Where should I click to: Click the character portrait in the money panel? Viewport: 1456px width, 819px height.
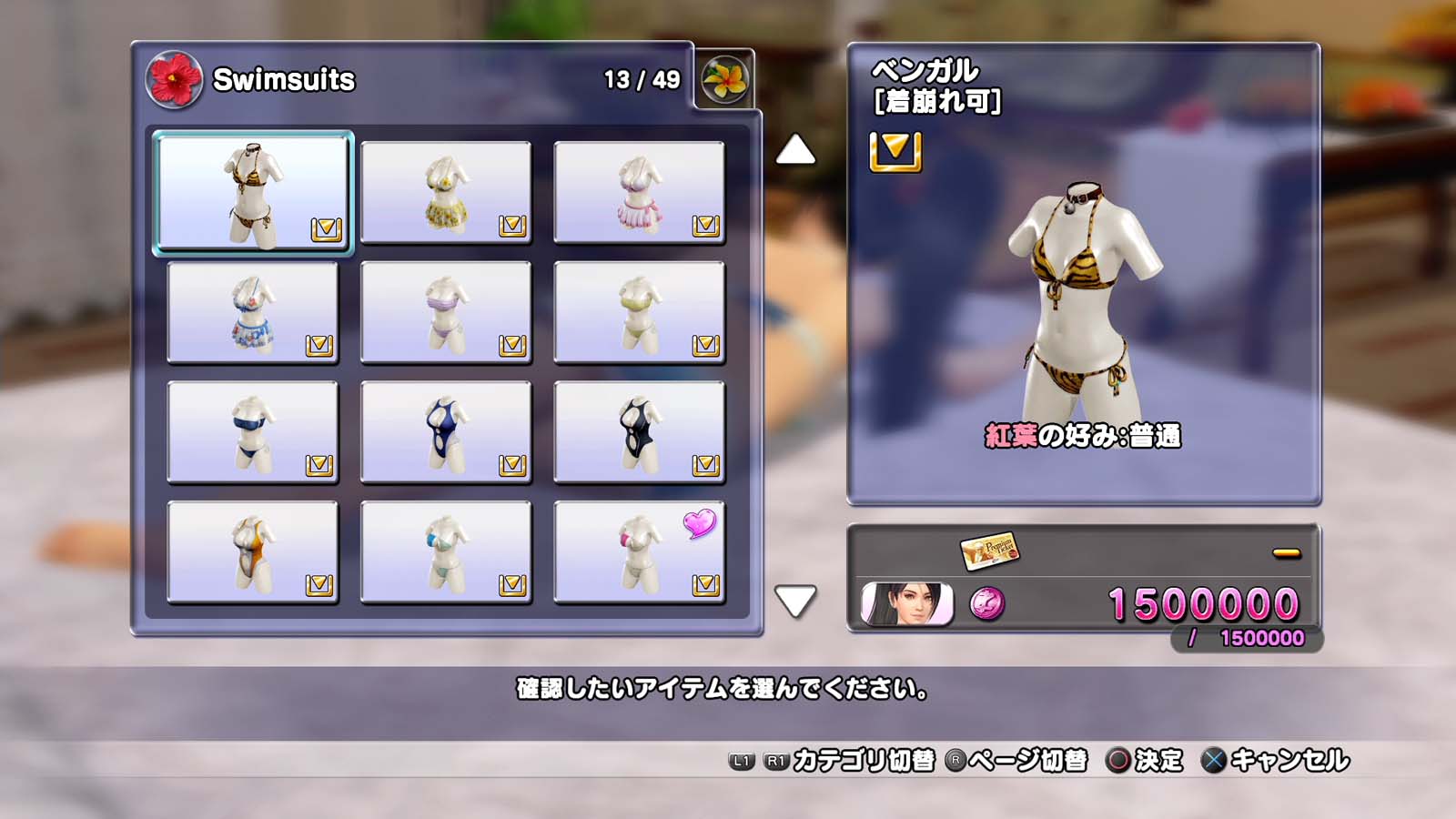tap(906, 604)
